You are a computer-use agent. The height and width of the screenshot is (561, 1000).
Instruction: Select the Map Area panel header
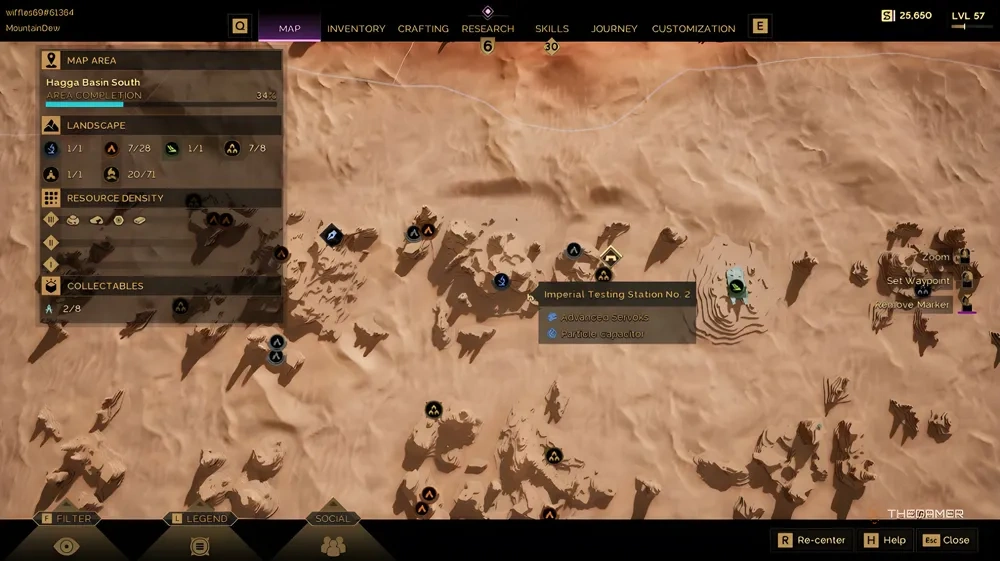pos(91,61)
